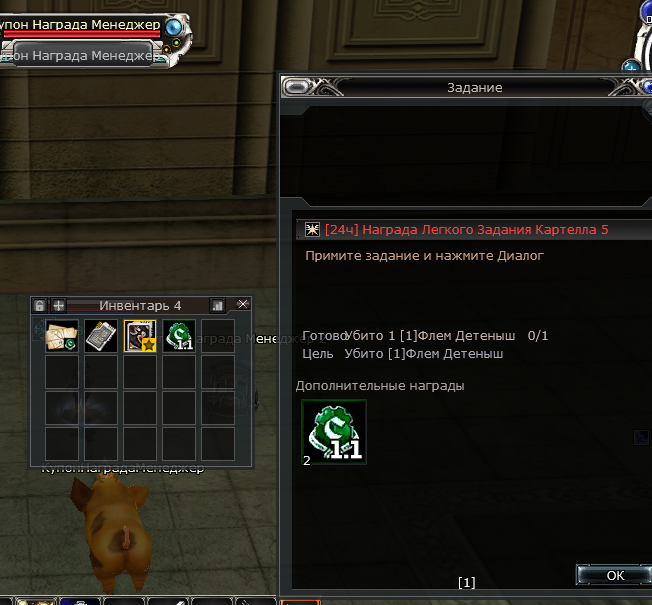Click the inventory sort bars icon
The image size is (652, 605).
pyautogui.click(x=217, y=305)
